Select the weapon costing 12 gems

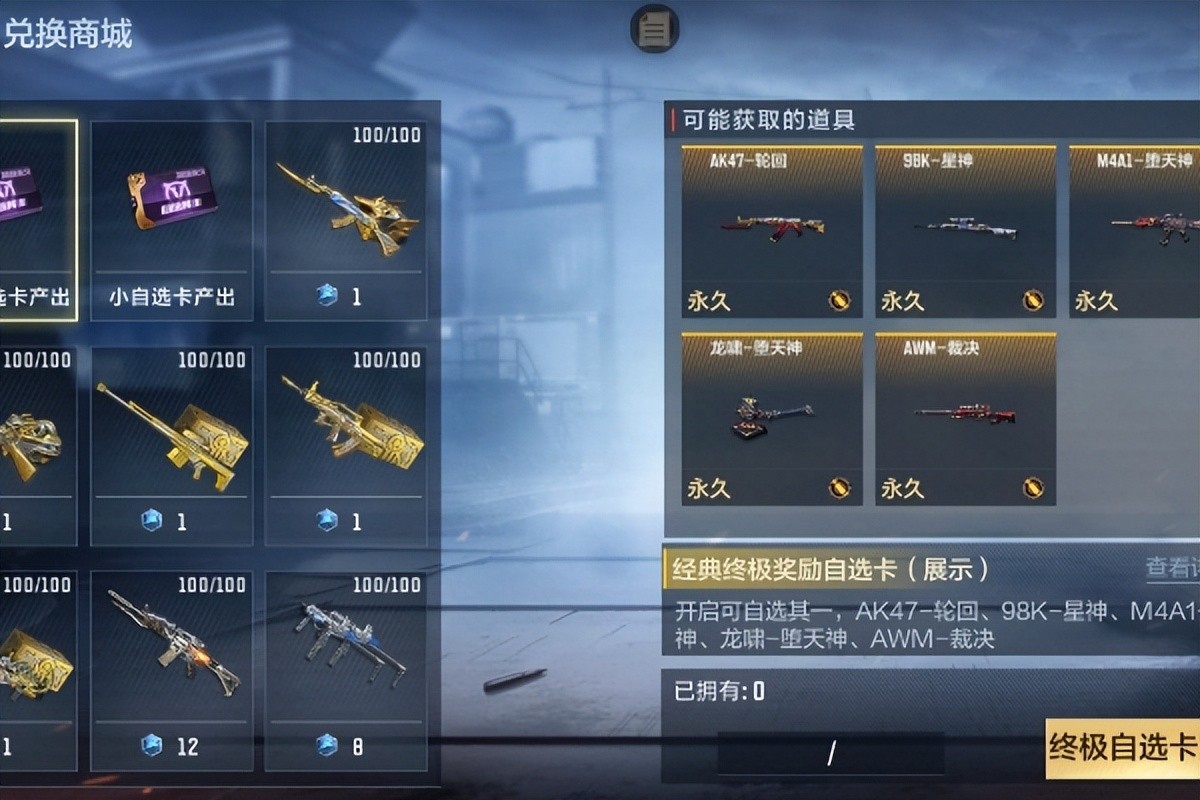(x=172, y=670)
